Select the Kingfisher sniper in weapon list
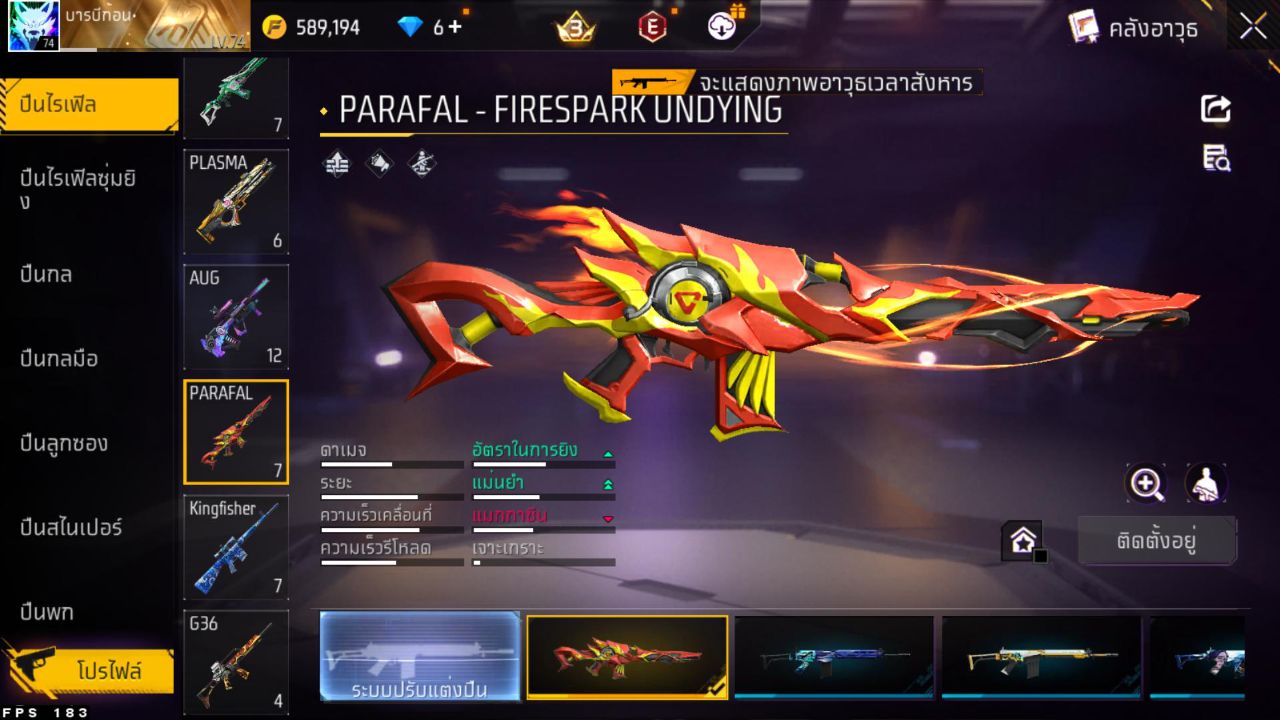The image size is (1280, 720). [x=236, y=545]
